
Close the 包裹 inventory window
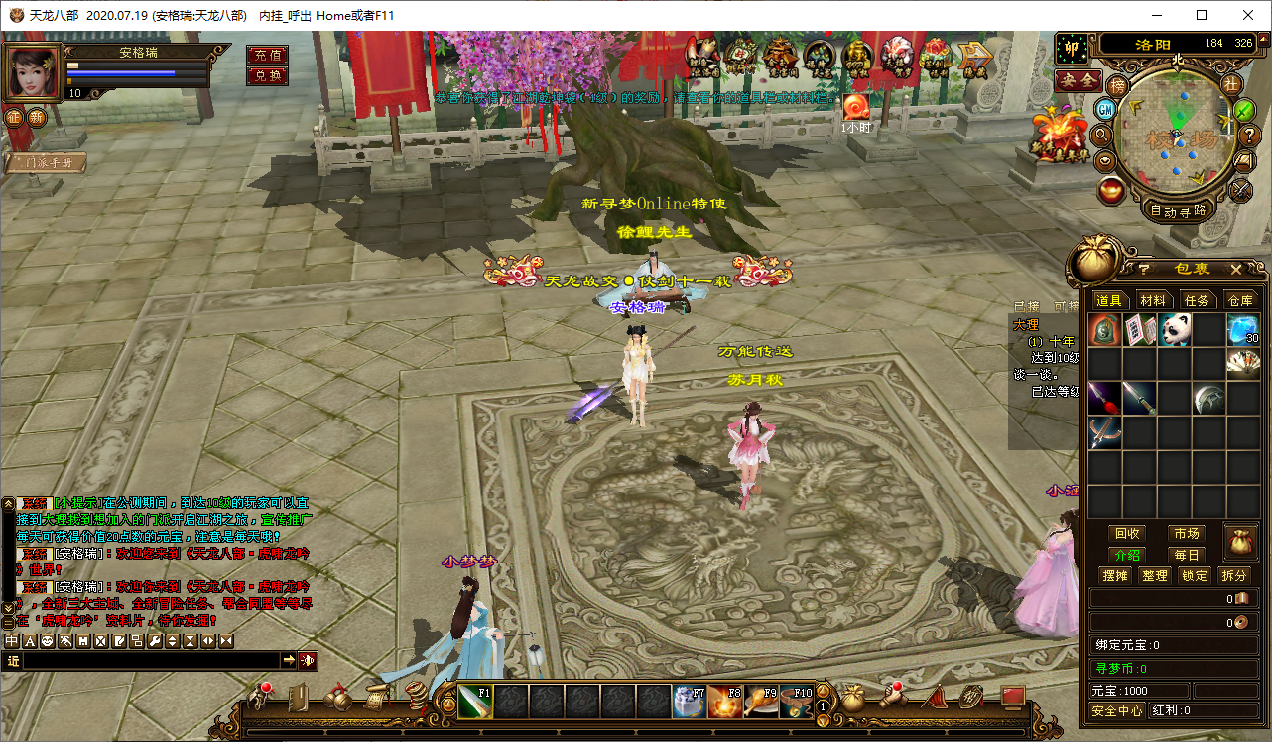[1235, 269]
